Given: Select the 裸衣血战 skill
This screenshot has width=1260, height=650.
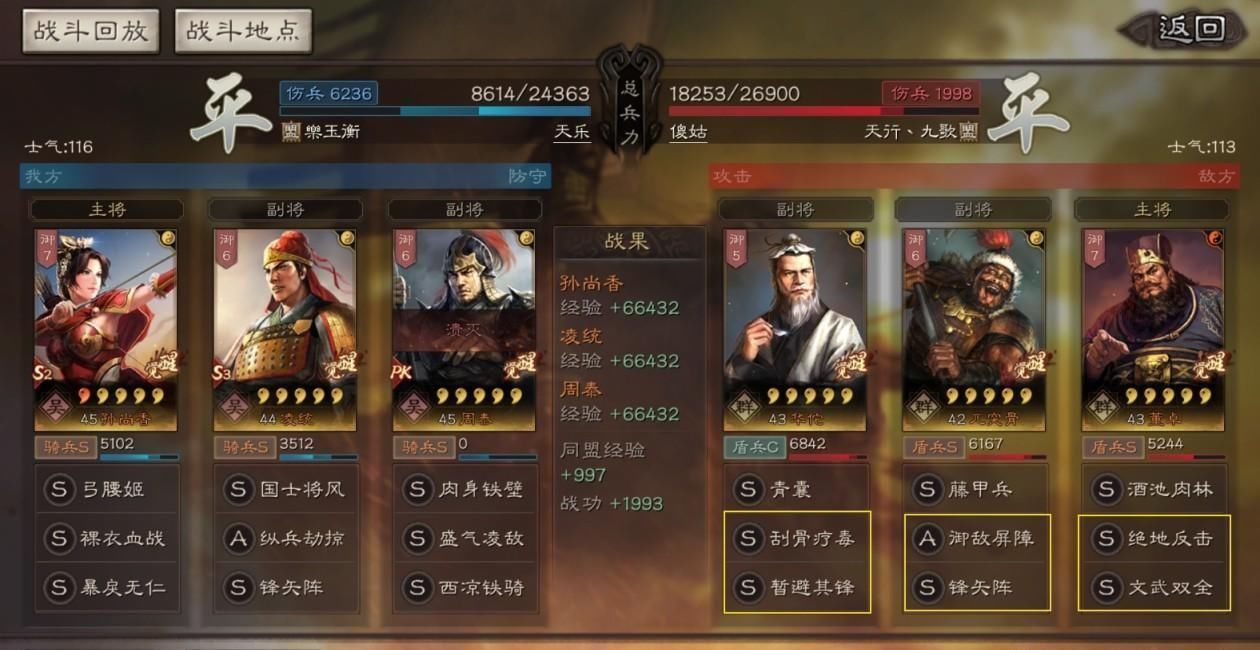Looking at the screenshot, I should point(106,538).
